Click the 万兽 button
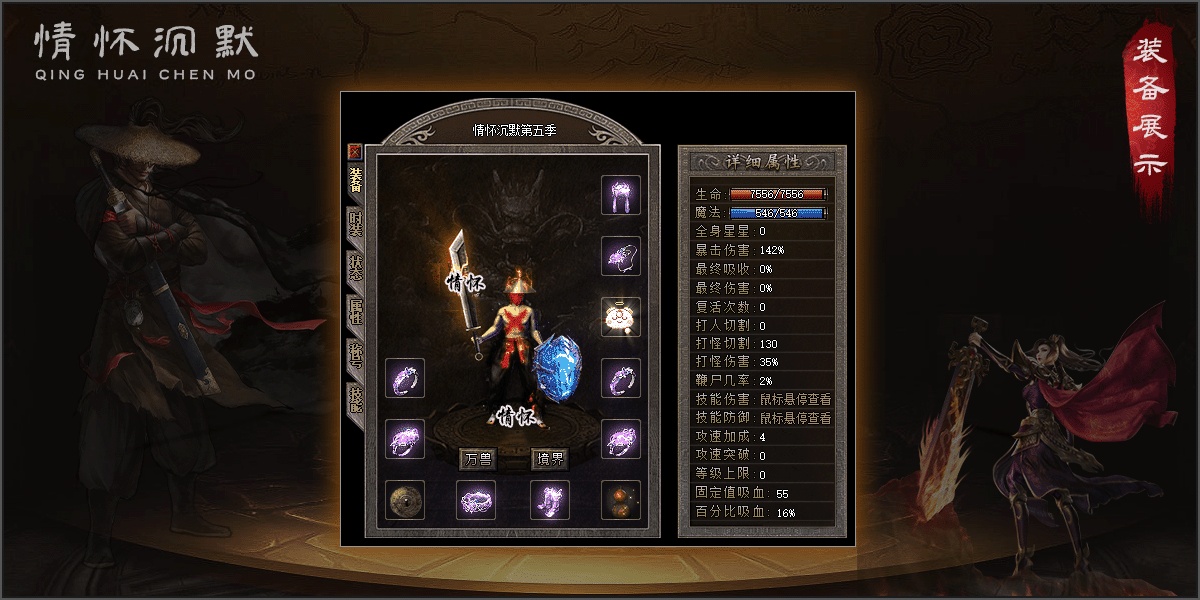Image resolution: width=1200 pixels, height=600 pixels. [x=478, y=459]
